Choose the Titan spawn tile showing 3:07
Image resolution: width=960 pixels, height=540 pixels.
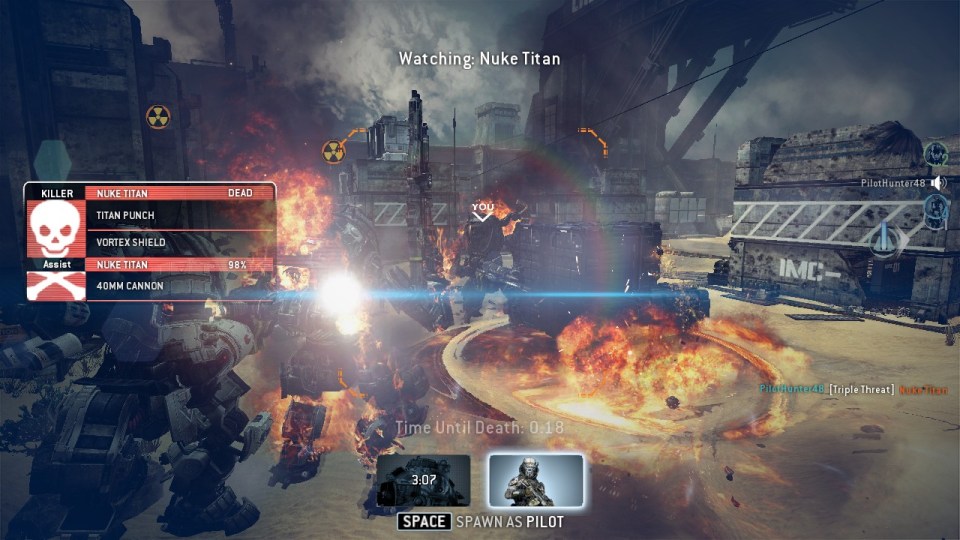point(423,481)
